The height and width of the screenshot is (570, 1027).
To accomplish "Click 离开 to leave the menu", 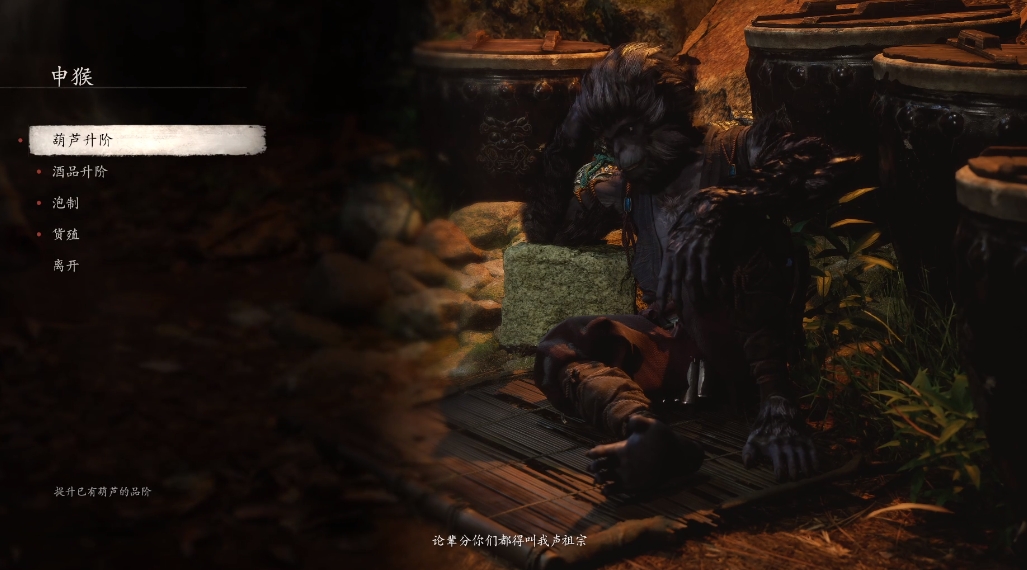I will 66,266.
